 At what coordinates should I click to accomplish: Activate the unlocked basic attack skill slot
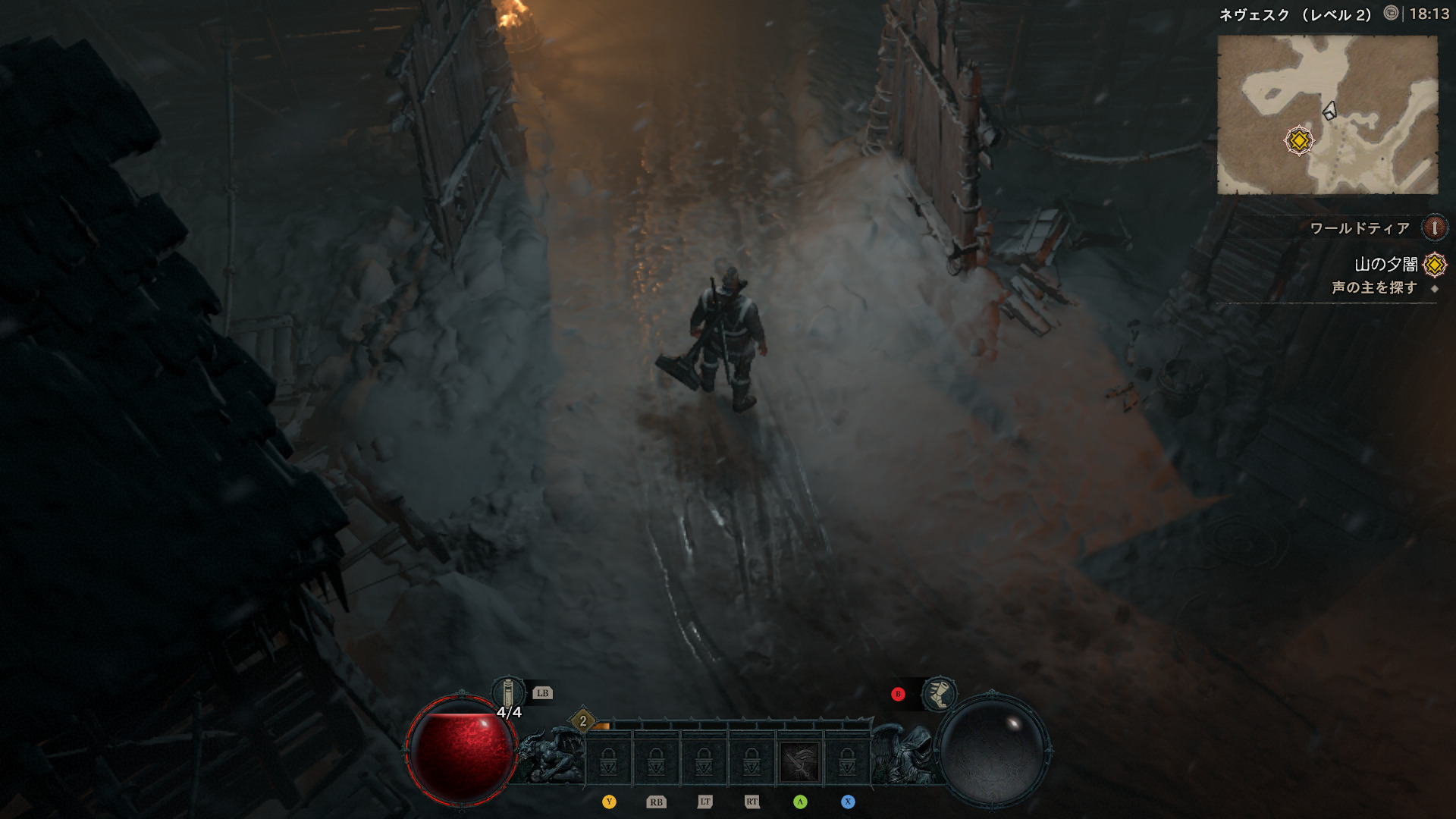click(x=799, y=761)
